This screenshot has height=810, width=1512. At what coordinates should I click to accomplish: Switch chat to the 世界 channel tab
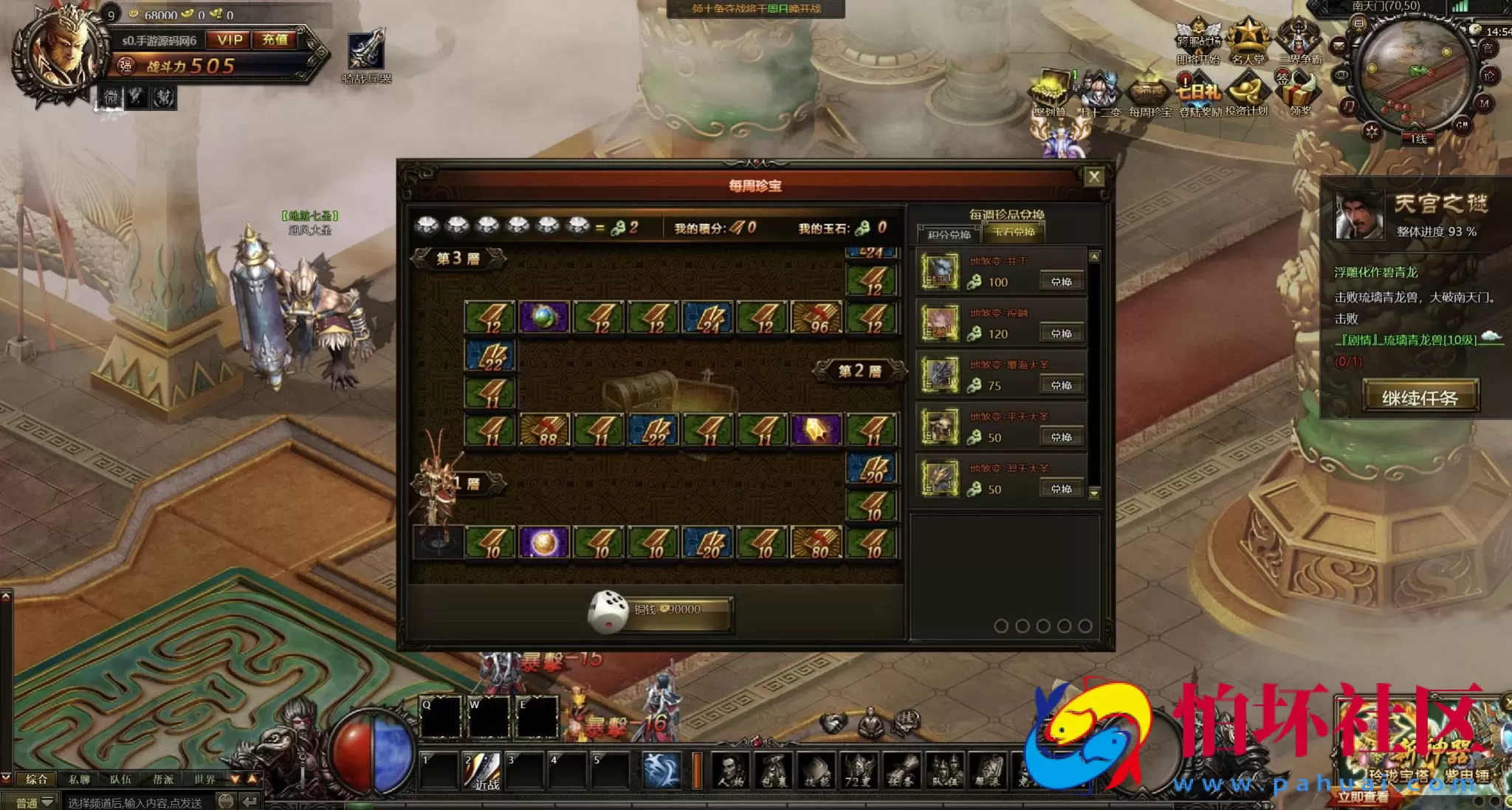(205, 779)
